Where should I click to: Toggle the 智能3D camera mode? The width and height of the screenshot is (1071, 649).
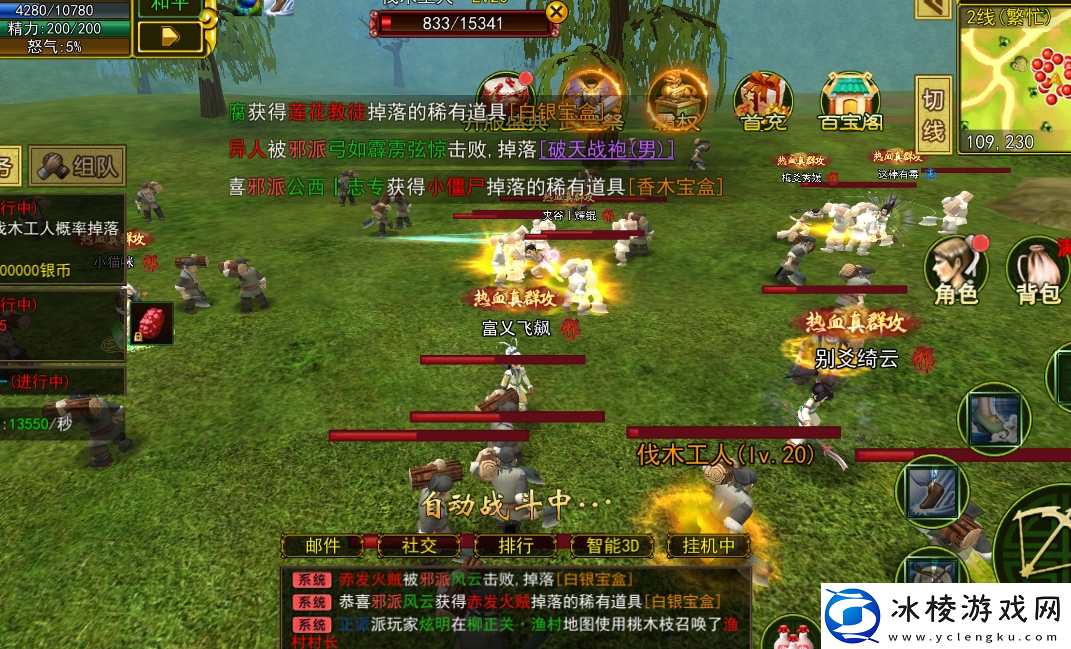pos(612,546)
